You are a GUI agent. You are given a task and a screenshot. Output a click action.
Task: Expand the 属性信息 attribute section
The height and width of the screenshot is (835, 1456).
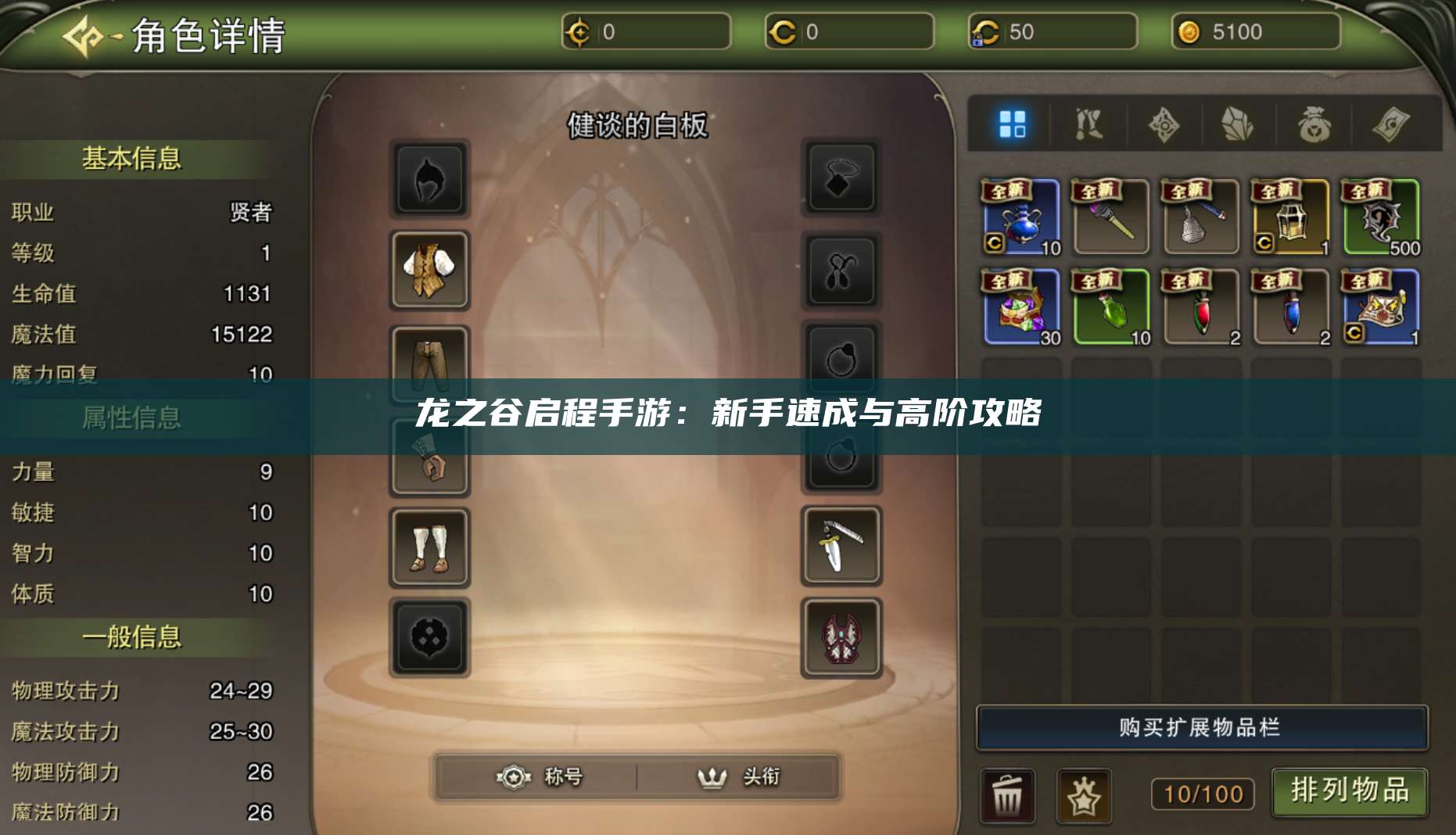(133, 417)
